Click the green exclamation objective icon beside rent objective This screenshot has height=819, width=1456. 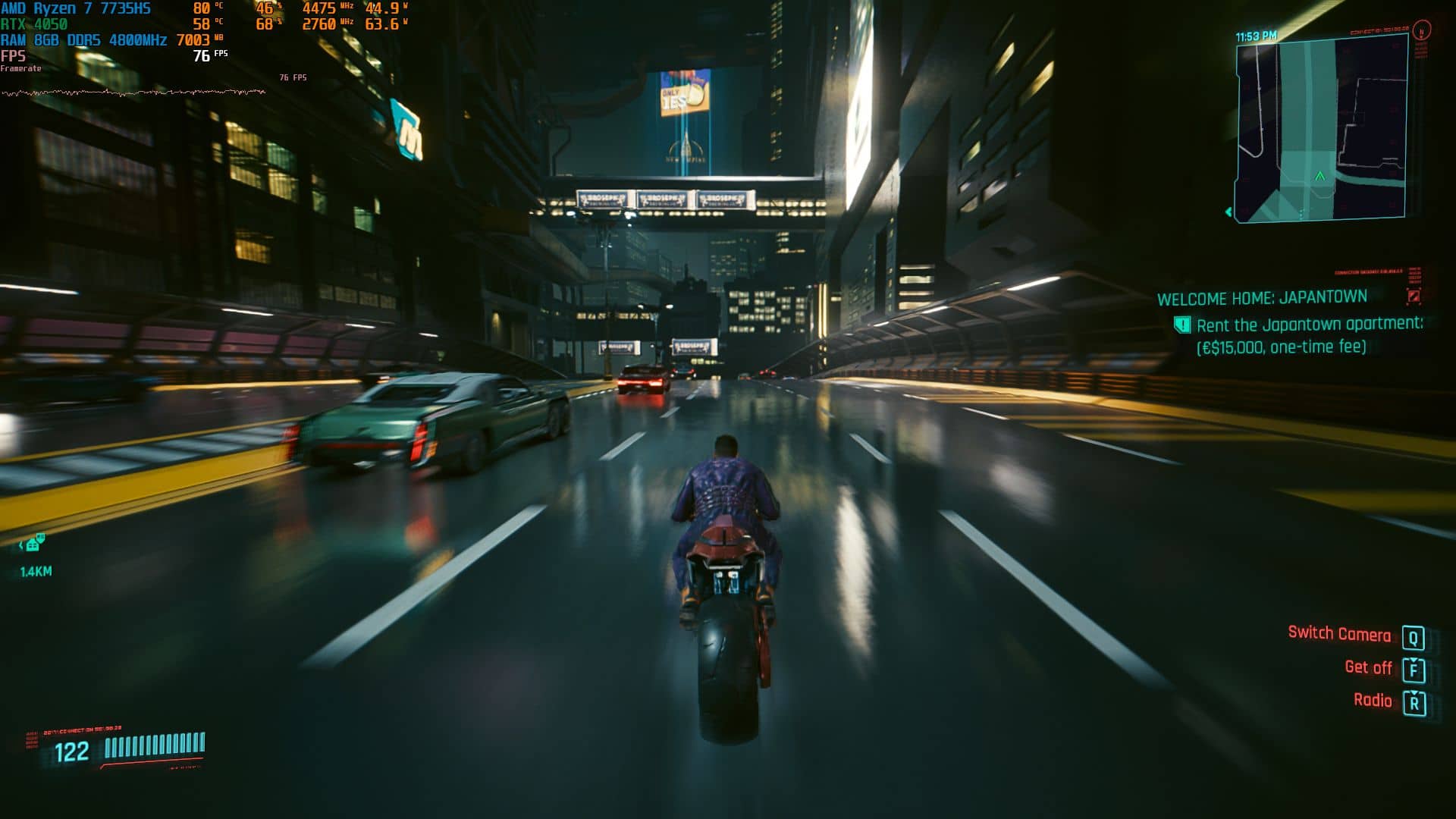point(1183,323)
